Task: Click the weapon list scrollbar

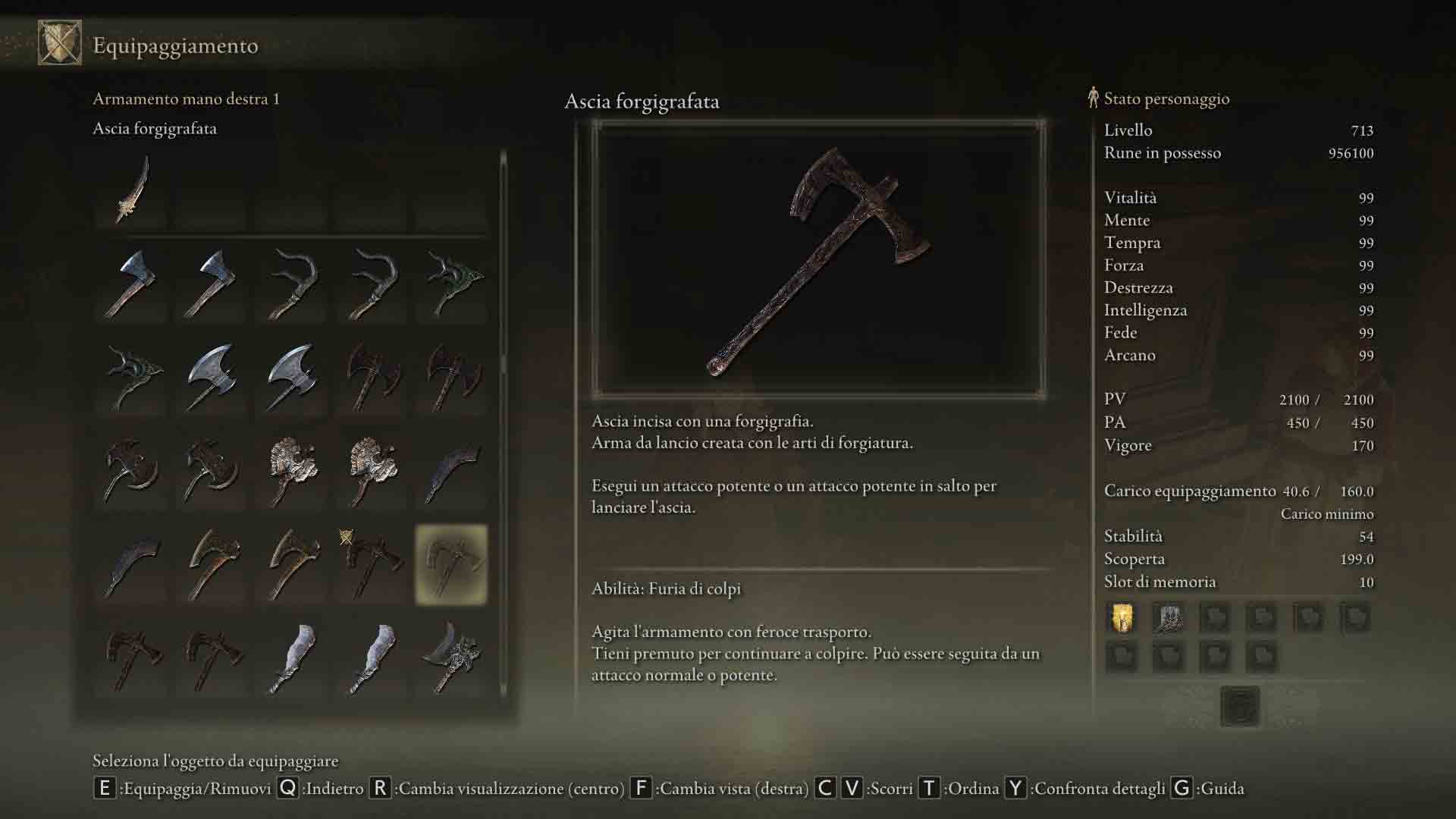Action: (503, 425)
